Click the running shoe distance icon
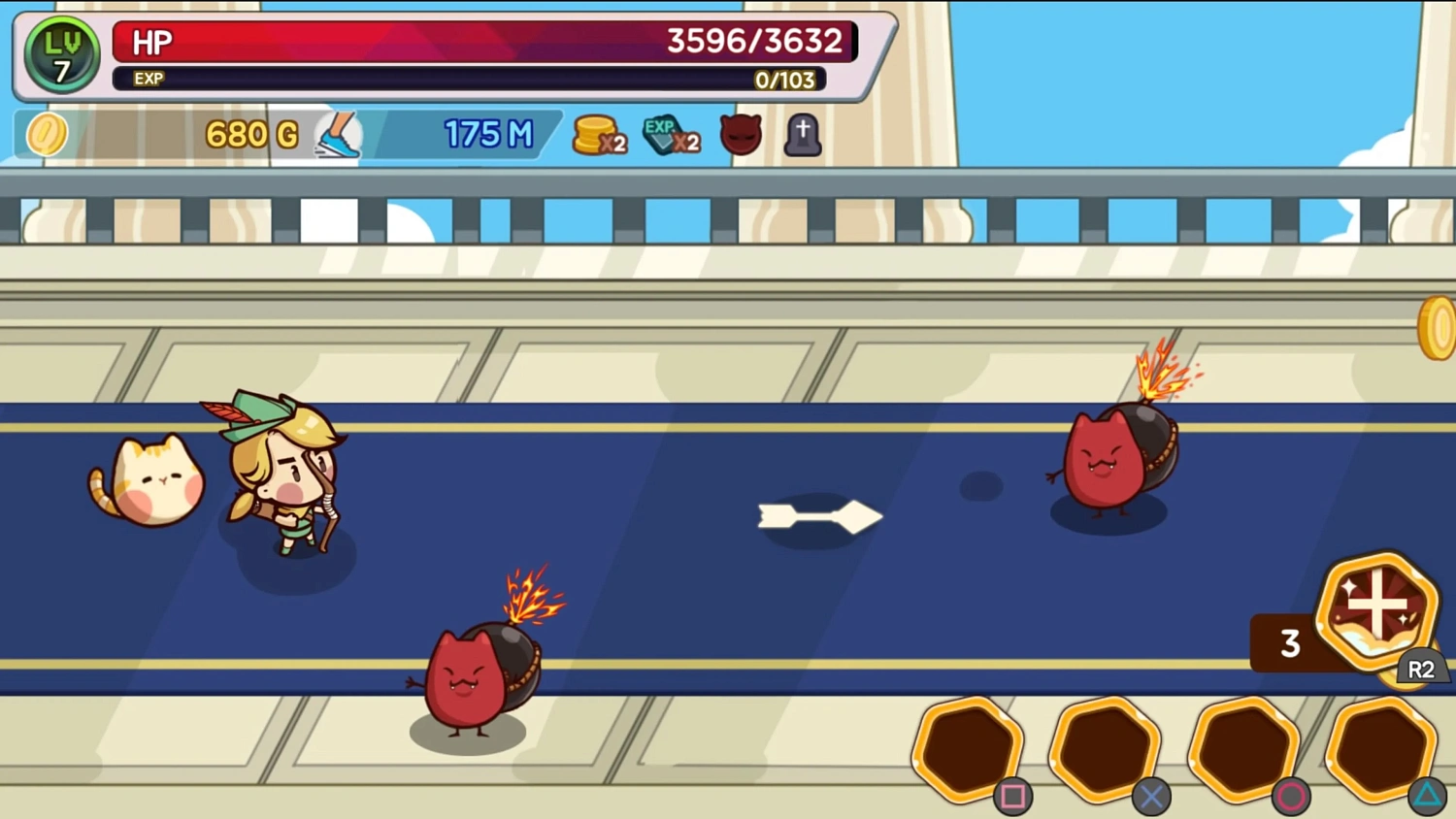Screen dimensions: 1456x819 pyautogui.click(x=340, y=134)
